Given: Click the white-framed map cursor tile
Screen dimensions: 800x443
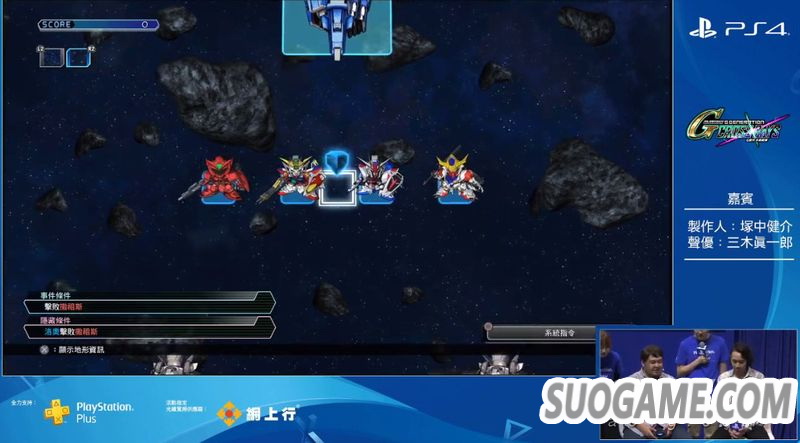Looking at the screenshot, I should pyautogui.click(x=338, y=186).
